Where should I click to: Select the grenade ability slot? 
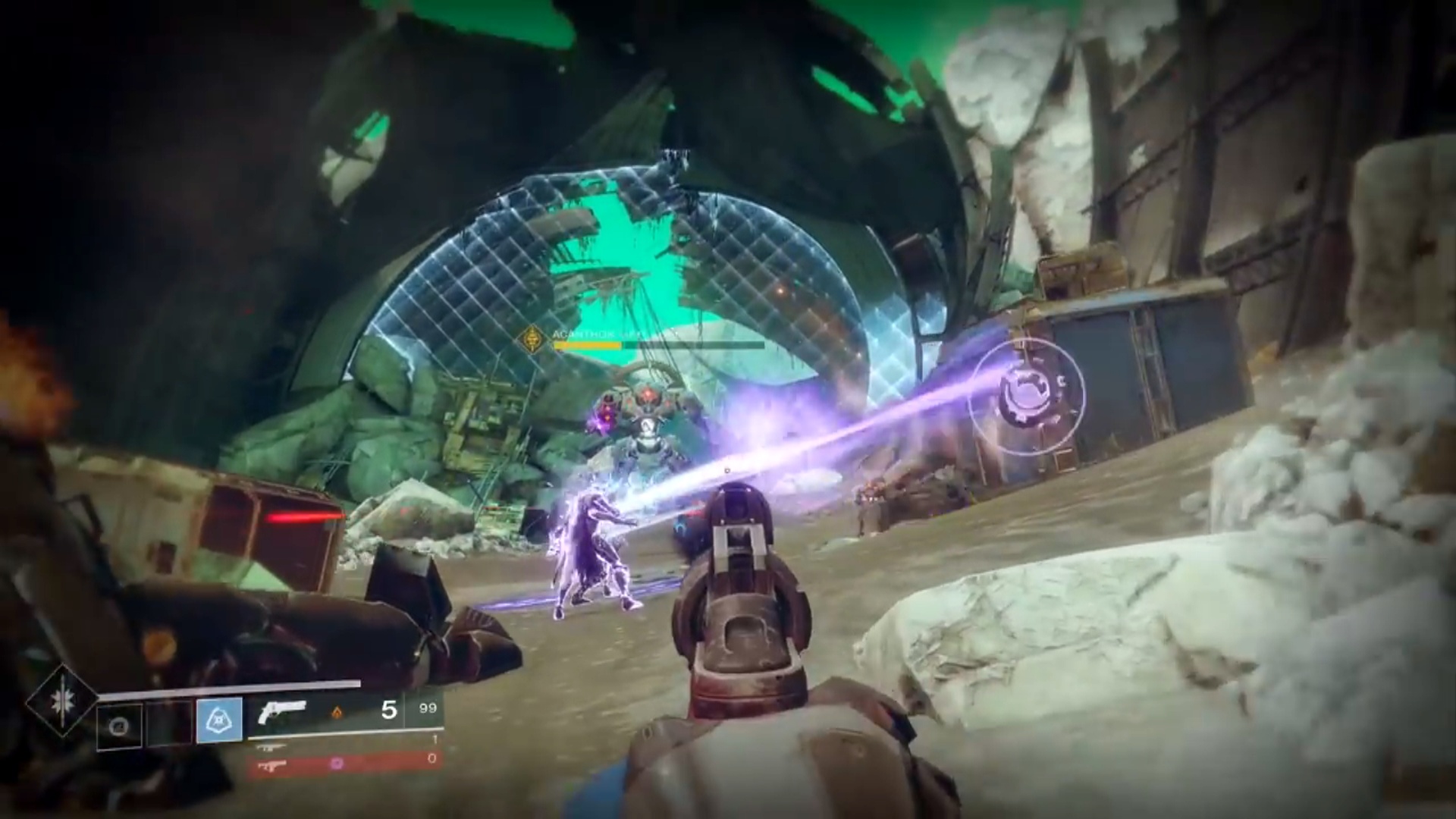[x=120, y=726]
